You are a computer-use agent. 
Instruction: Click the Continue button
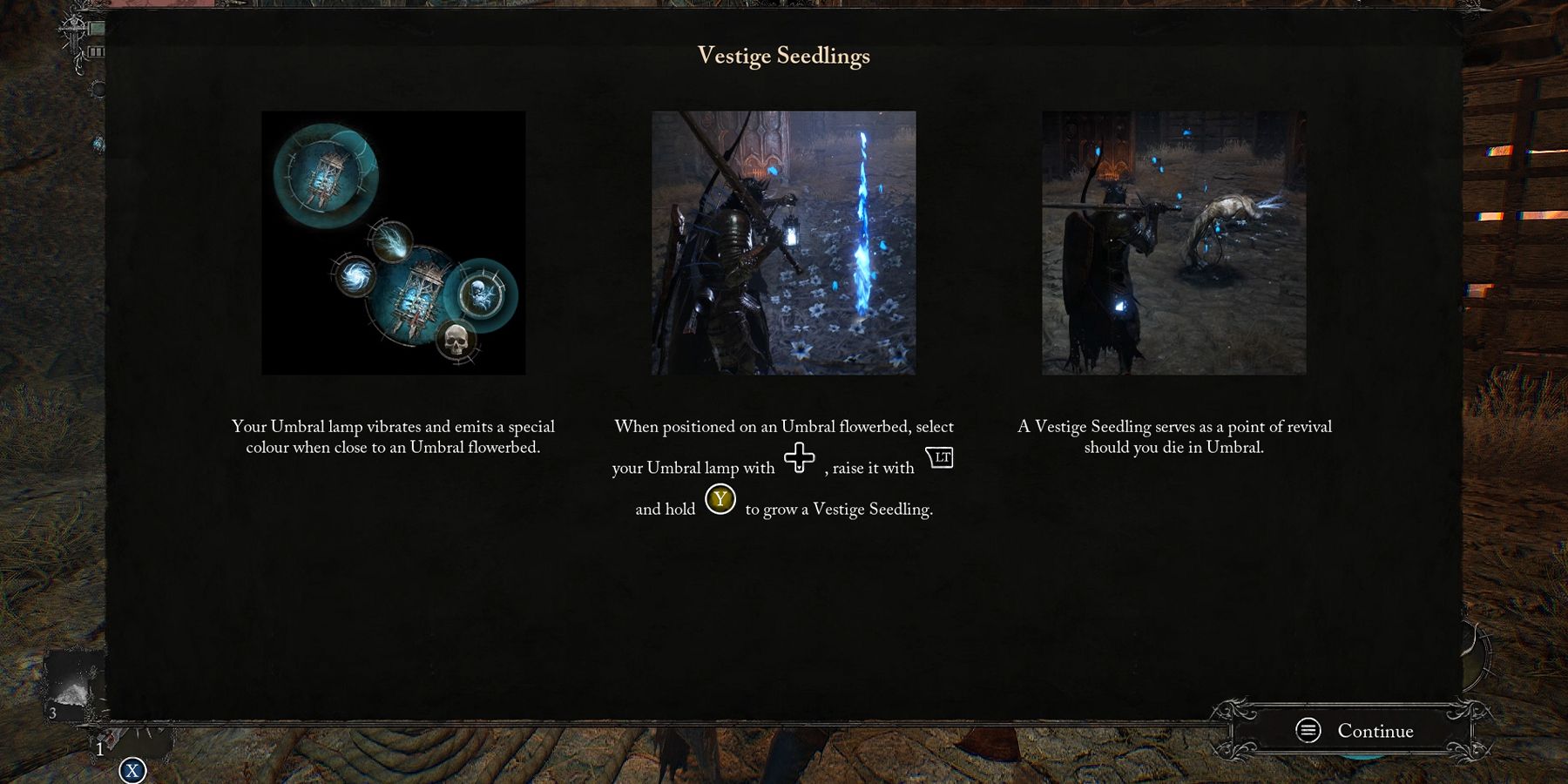1375,731
